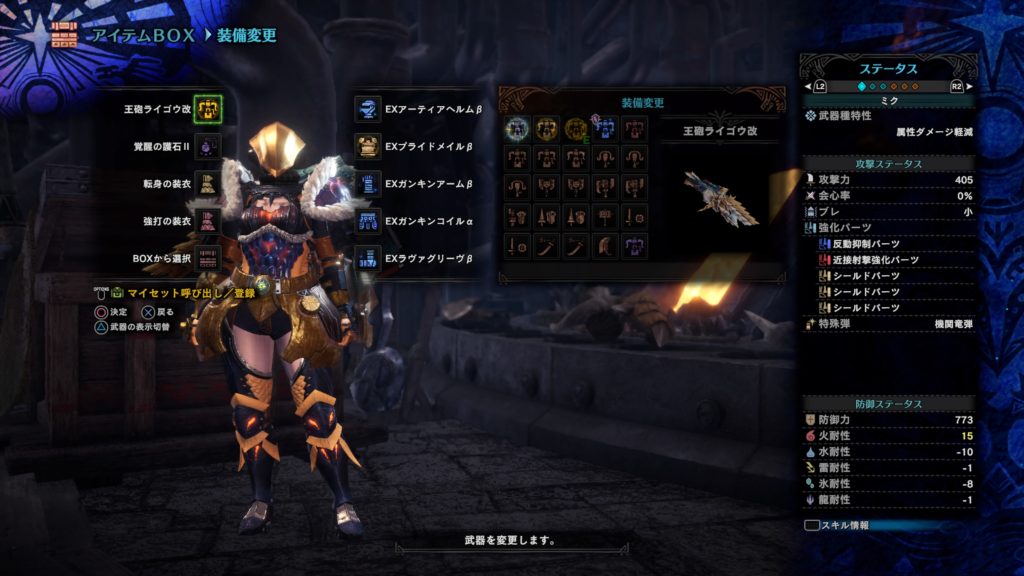Screen dimensions: 1024x576
Task: Select the EXアーティアヘルムβ helmet slot
Action: point(368,108)
